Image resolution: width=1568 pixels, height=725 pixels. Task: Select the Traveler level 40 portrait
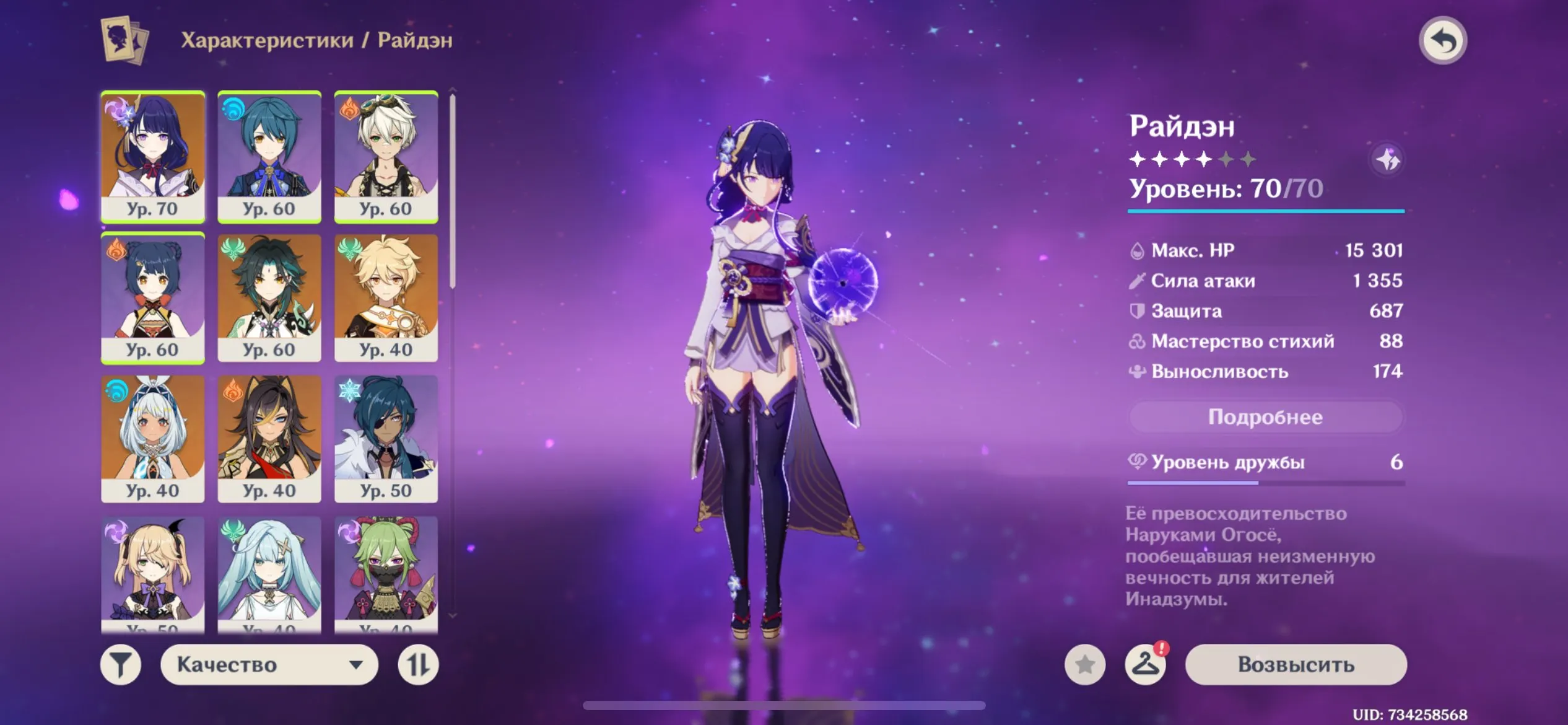coord(385,297)
